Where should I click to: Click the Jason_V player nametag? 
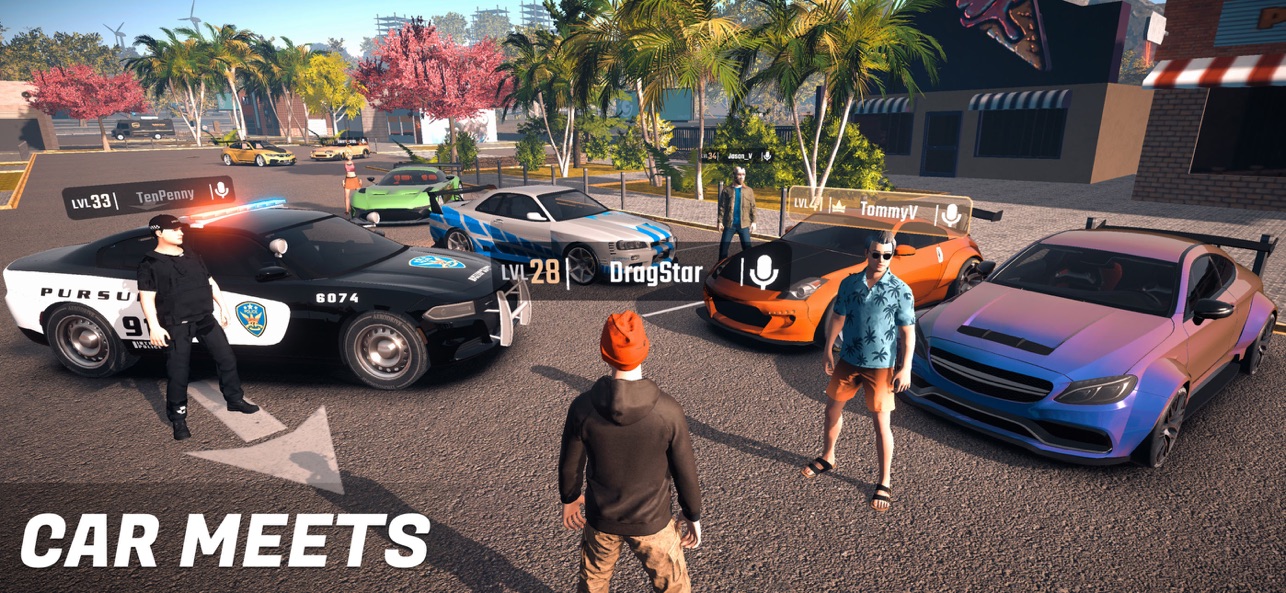coord(740,156)
